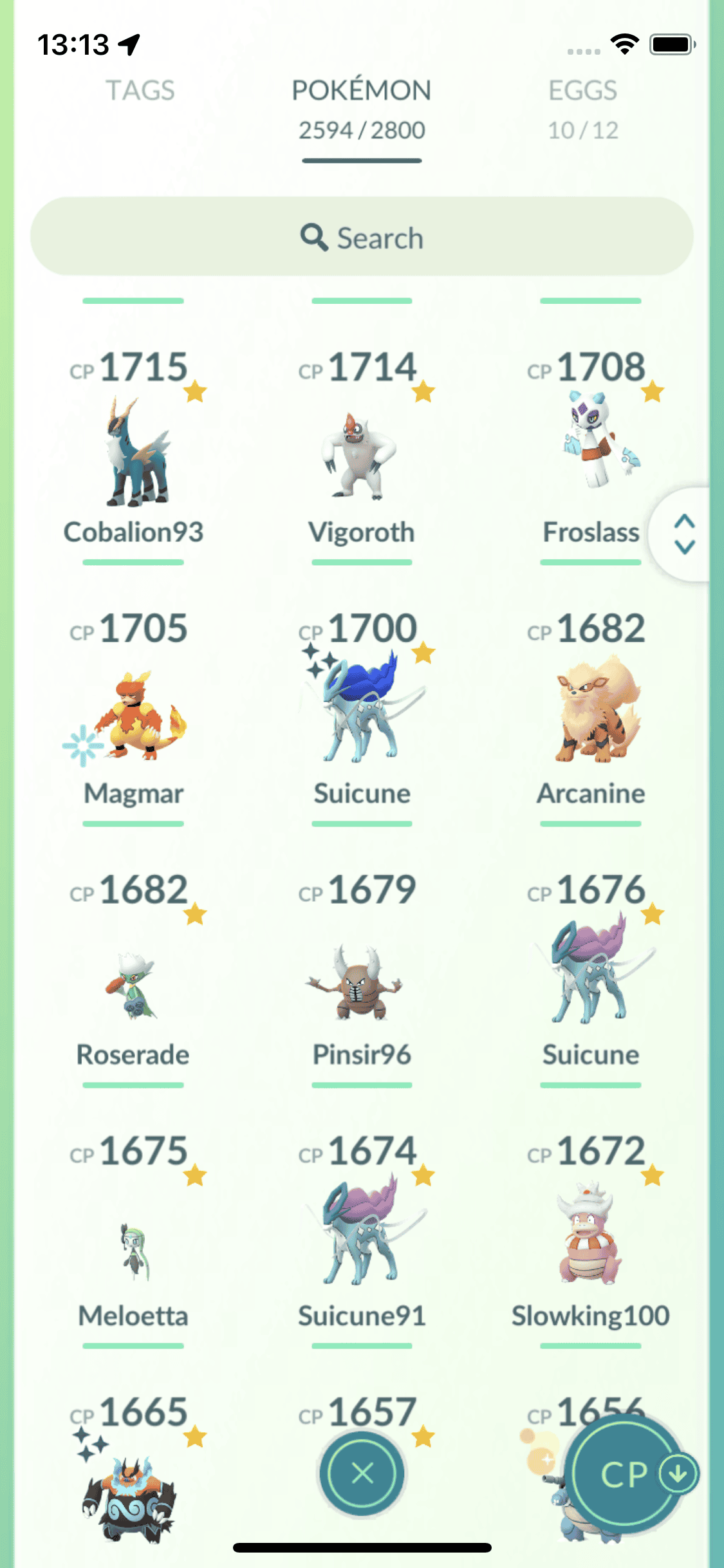Click the fast-scroll arrows handle
The width and height of the screenshot is (724, 1568).
684,534
